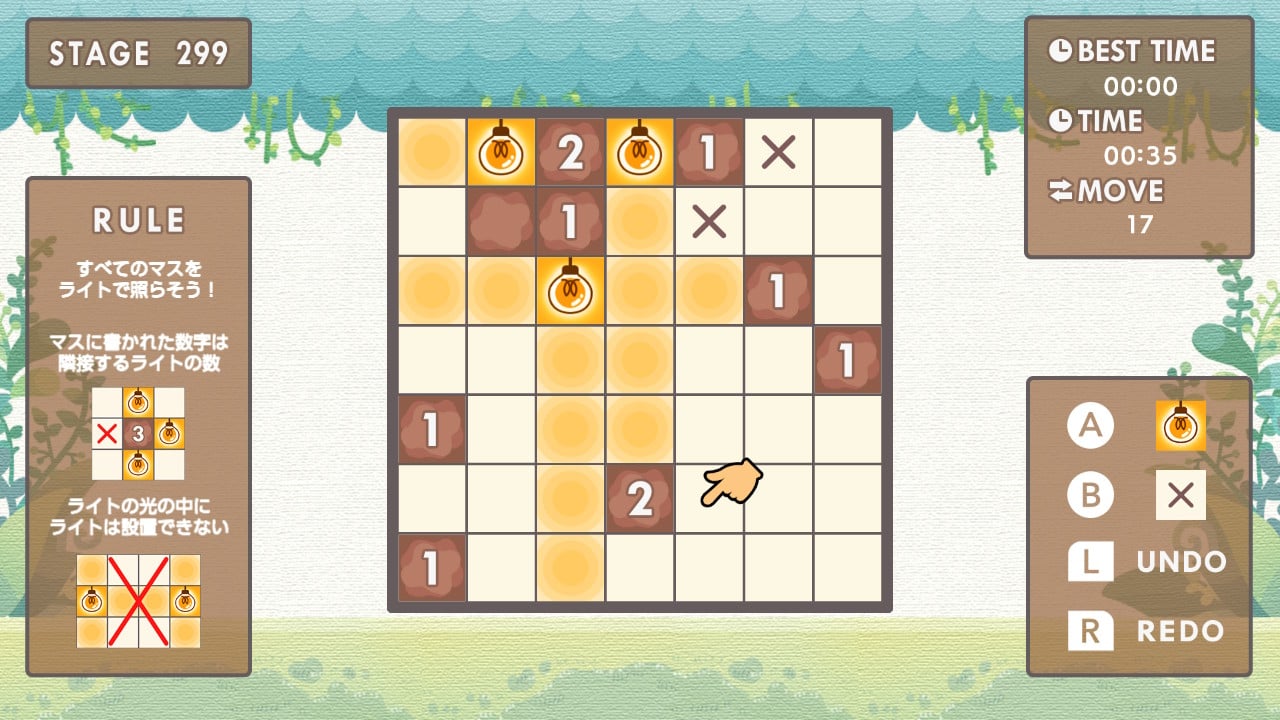The width and height of the screenshot is (1280, 720).
Task: Click the unnumbered brown block tile
Action: 501,221
